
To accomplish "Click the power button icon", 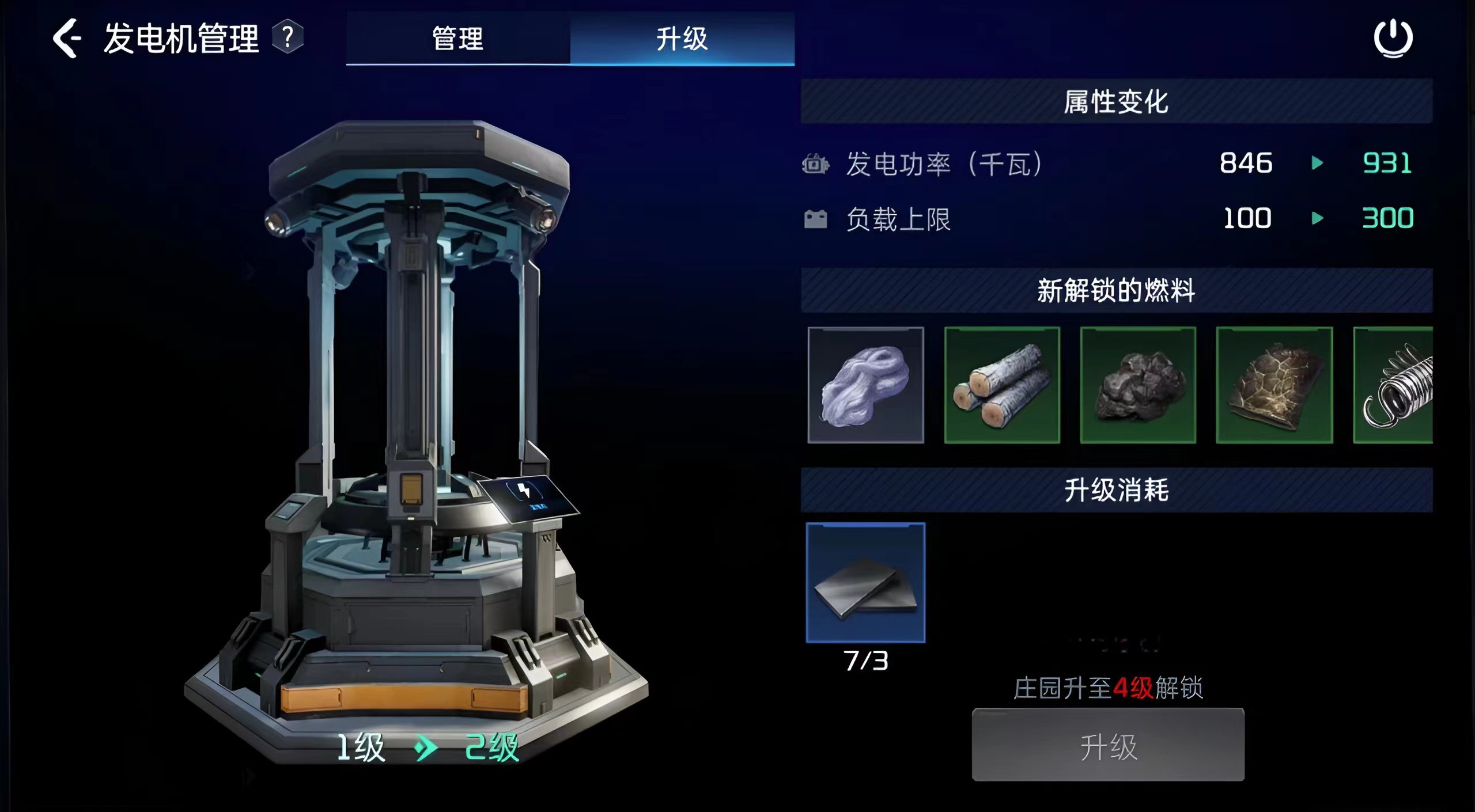I will pos(1393,39).
